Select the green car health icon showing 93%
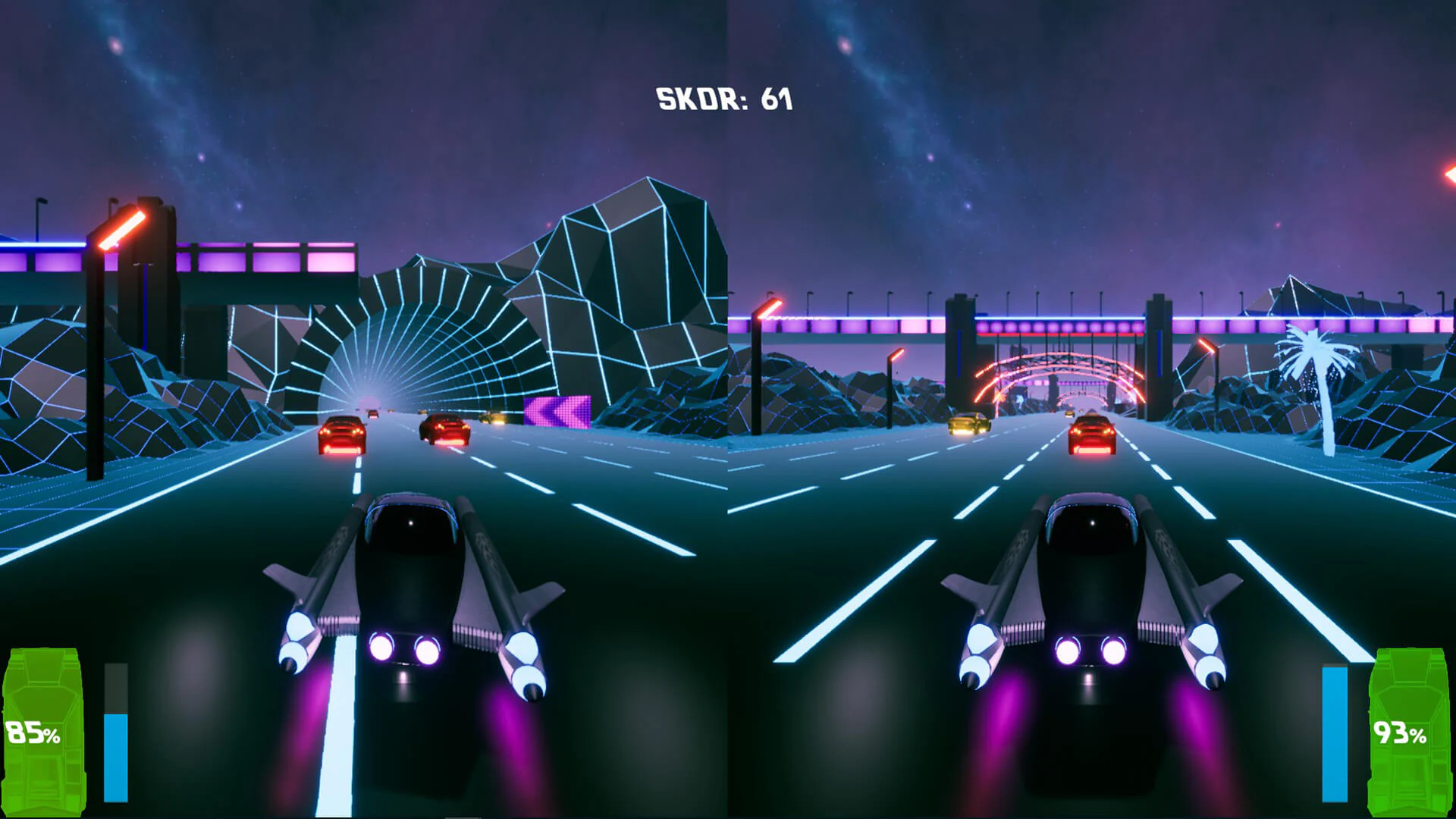 pyautogui.click(x=1410, y=728)
